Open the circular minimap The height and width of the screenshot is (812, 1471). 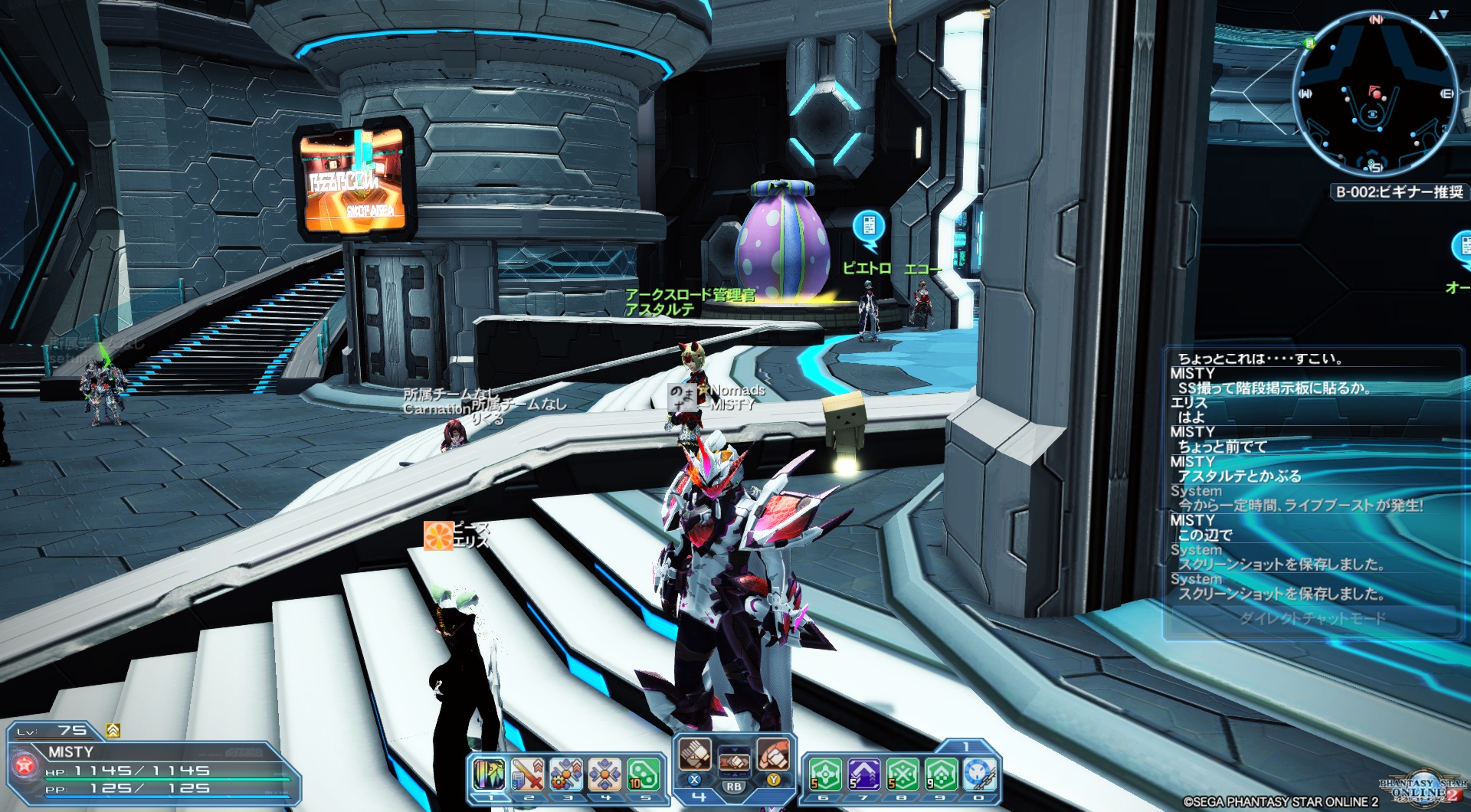[x=1374, y=94]
